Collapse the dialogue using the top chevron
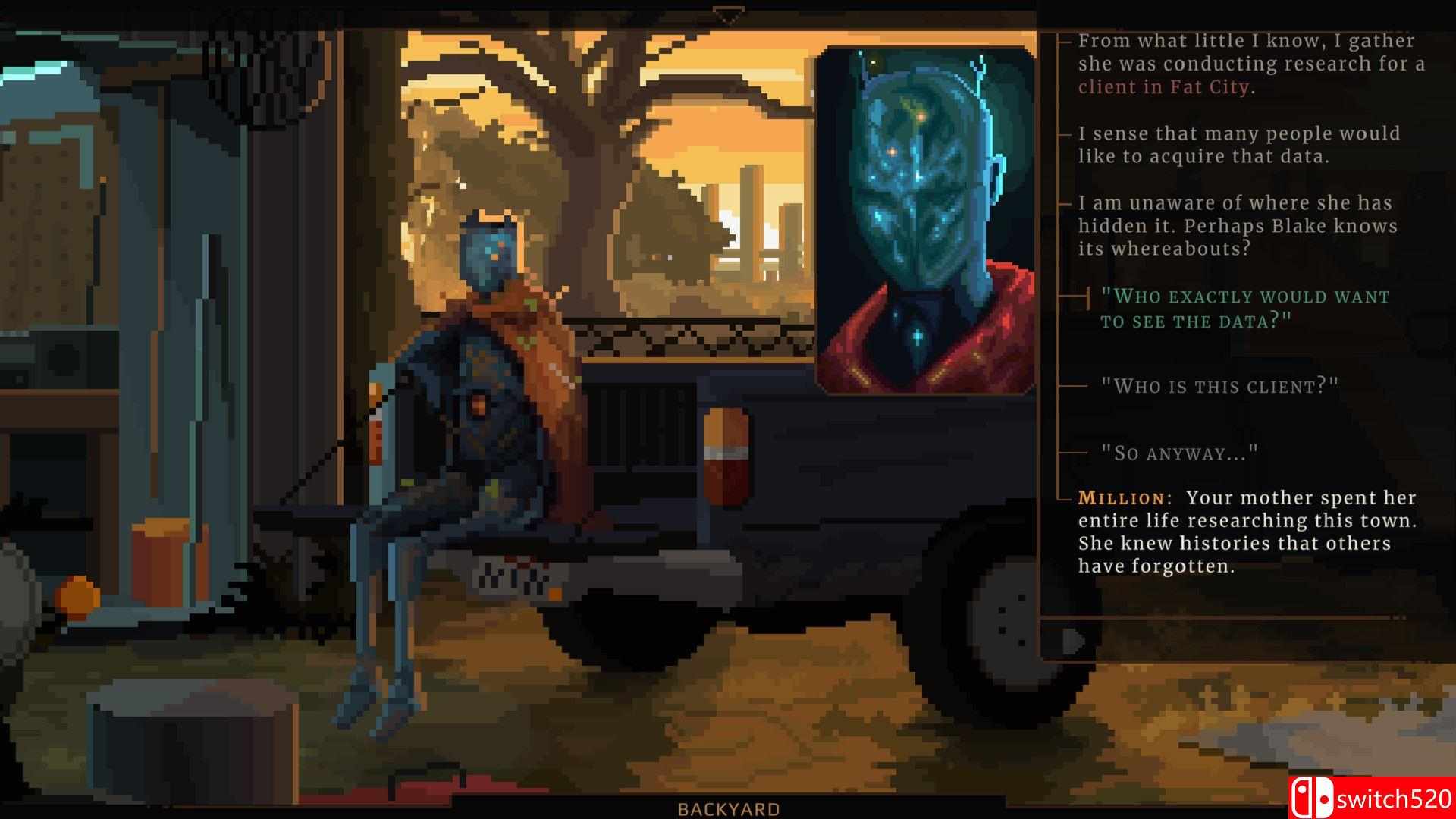1456x819 pixels. (x=730, y=12)
